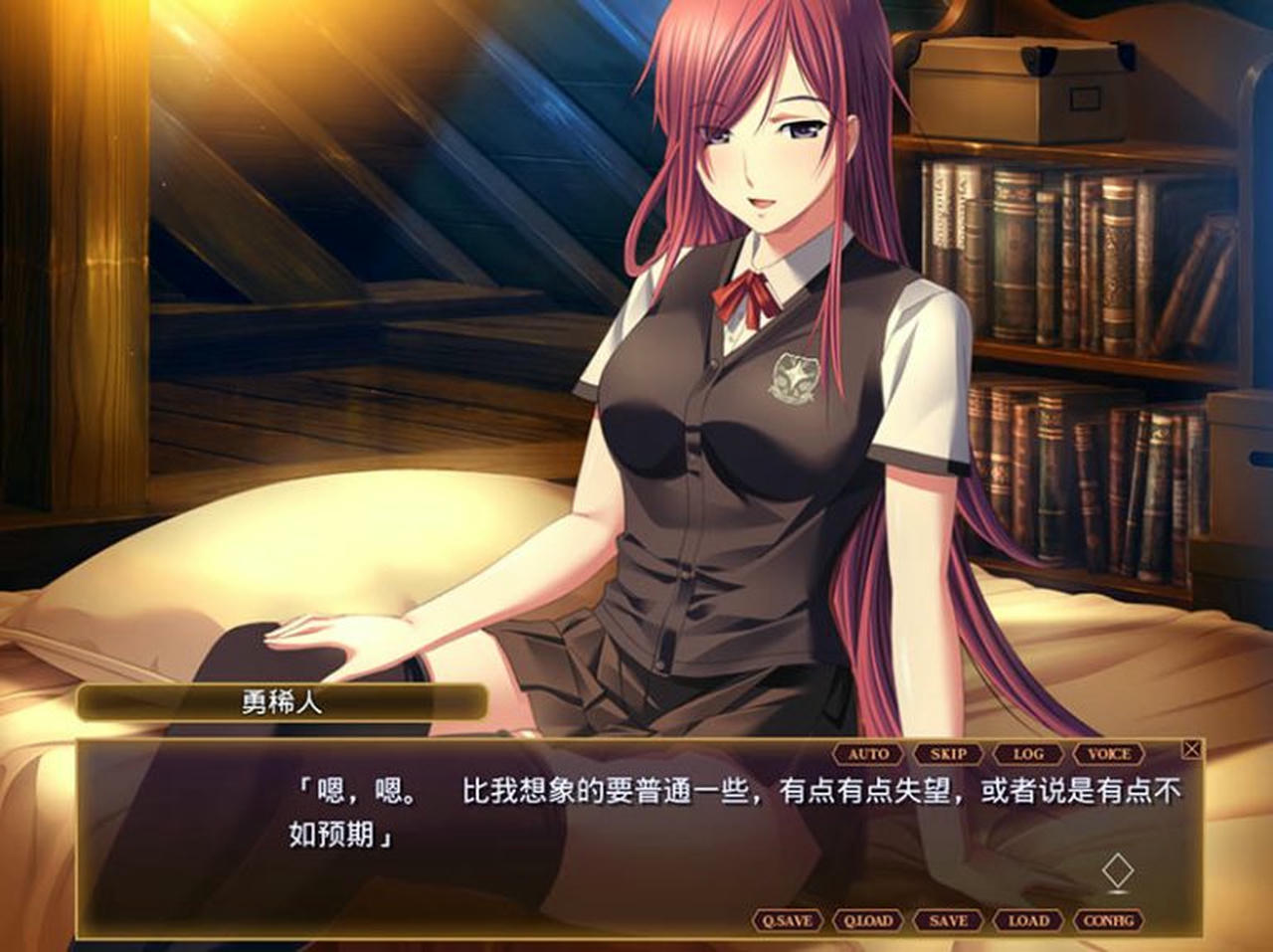Open the message backlog via LOG

[1030, 754]
